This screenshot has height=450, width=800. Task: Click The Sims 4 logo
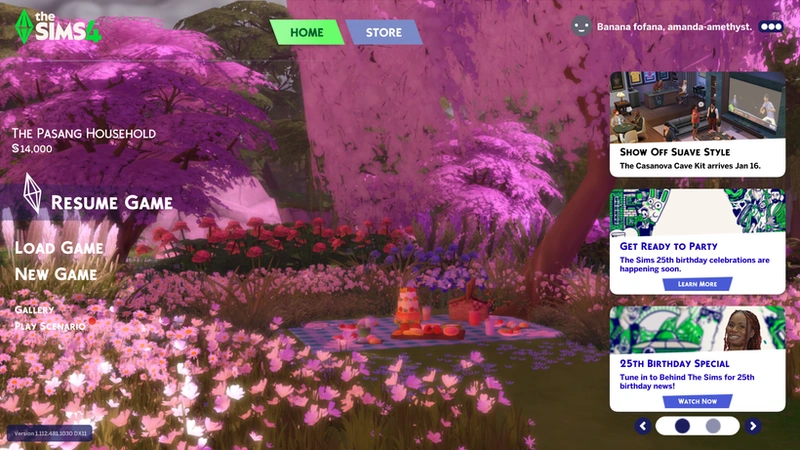pos(58,26)
